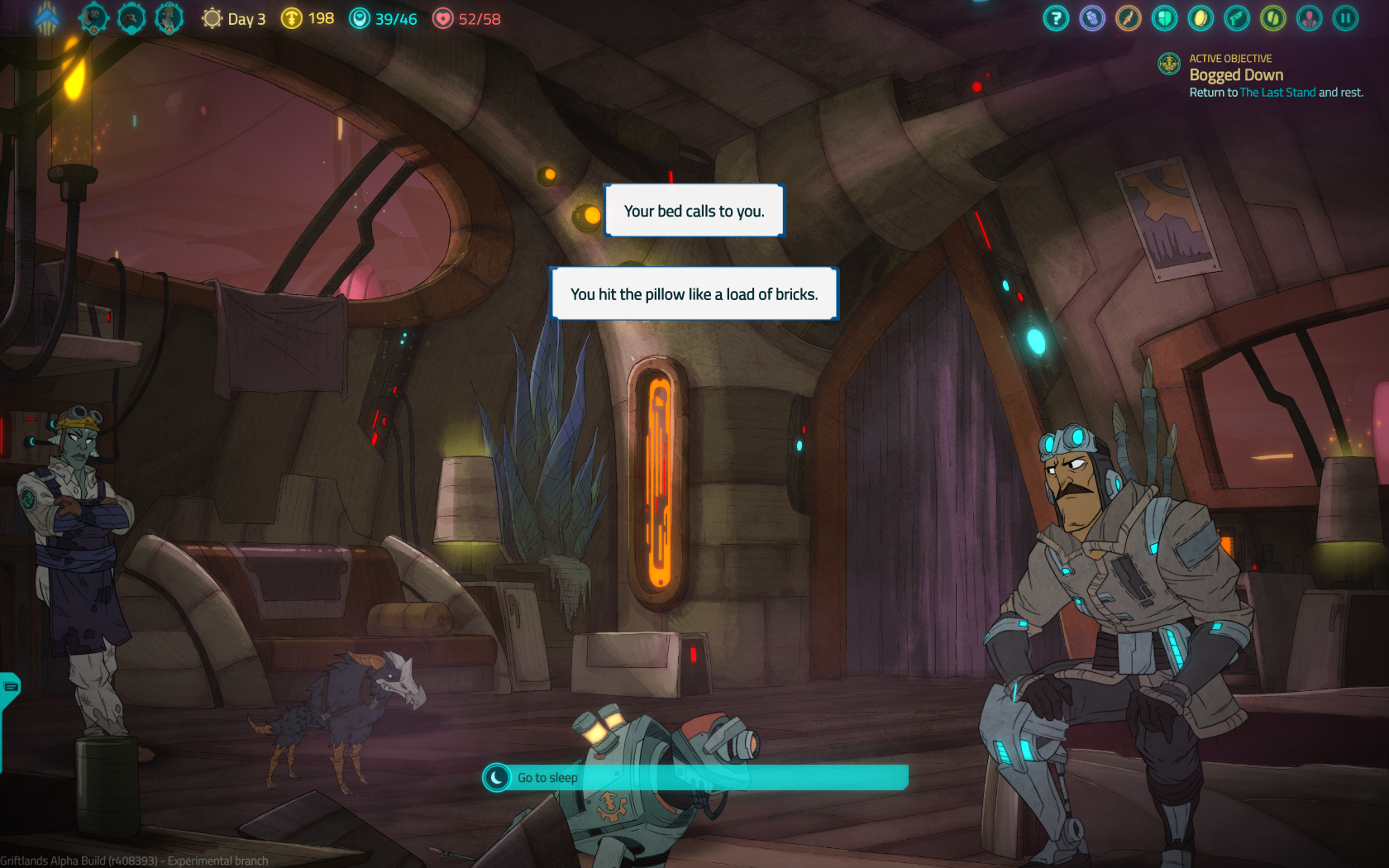Select the first party member portrait
Viewport: 1389px width, 868px height.
[x=94, y=18]
